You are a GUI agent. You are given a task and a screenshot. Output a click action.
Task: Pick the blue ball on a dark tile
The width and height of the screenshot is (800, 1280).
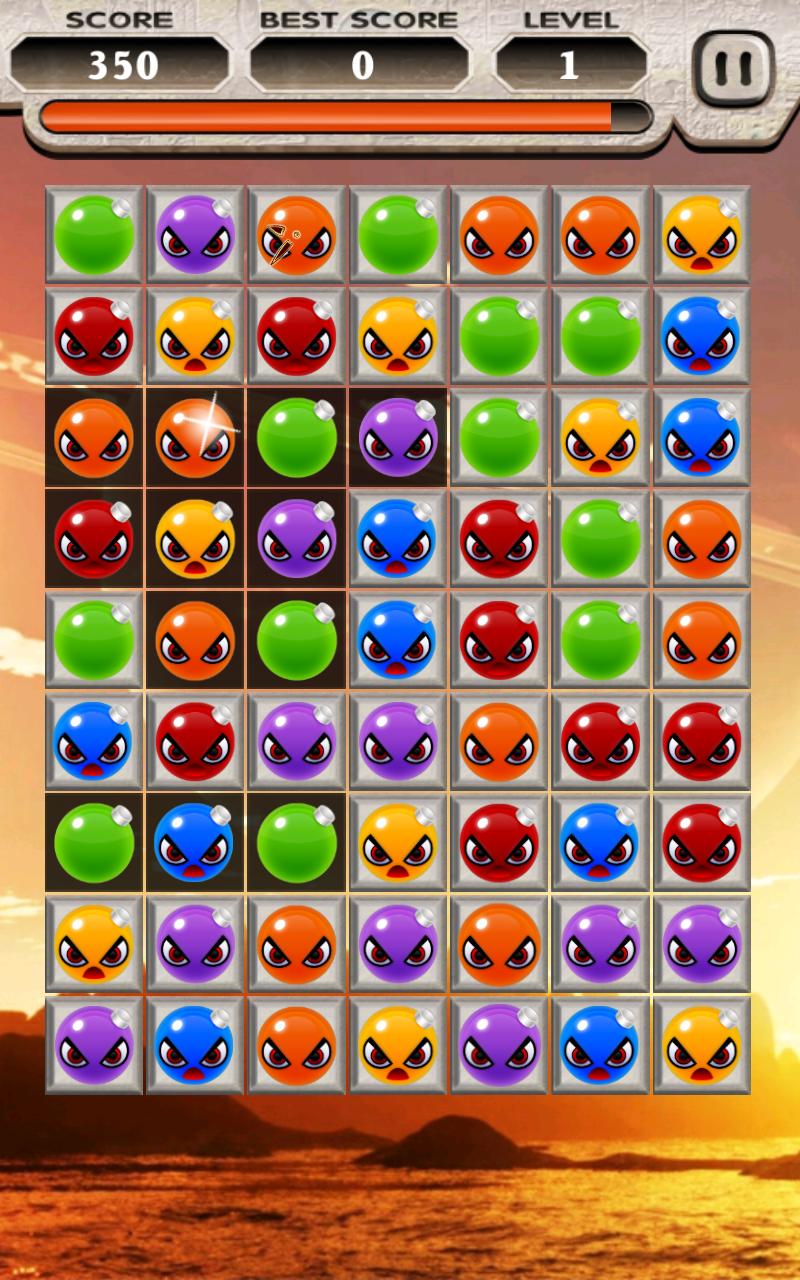click(195, 842)
